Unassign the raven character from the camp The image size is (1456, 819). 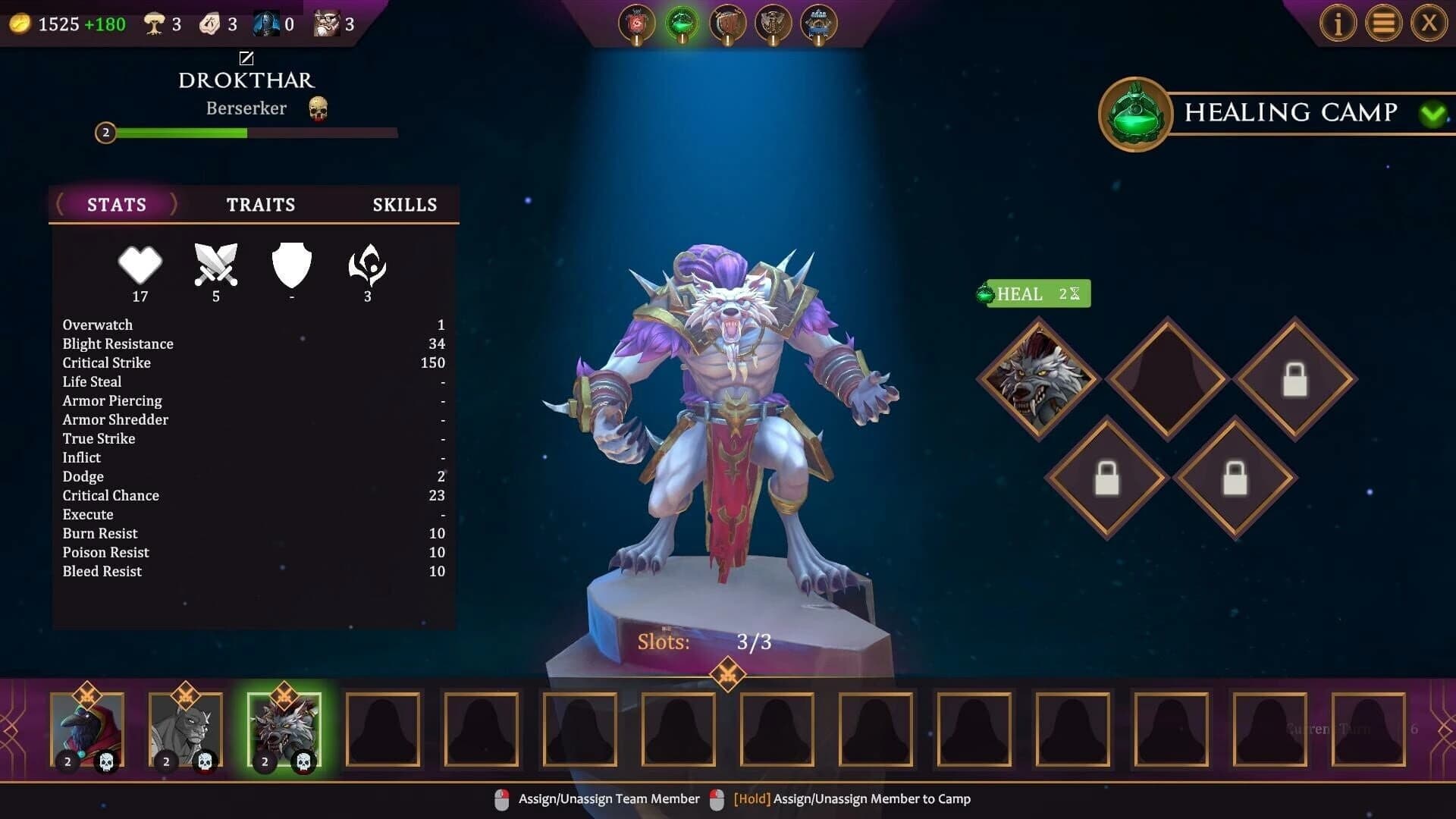pos(87,730)
